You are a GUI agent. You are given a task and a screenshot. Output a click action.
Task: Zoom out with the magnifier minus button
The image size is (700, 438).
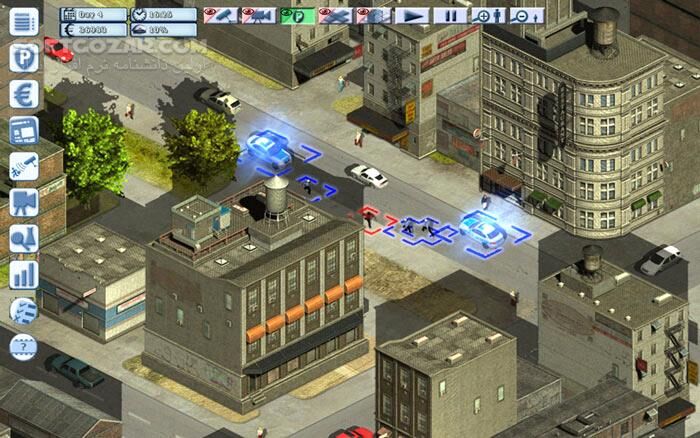pyautogui.click(x=524, y=16)
